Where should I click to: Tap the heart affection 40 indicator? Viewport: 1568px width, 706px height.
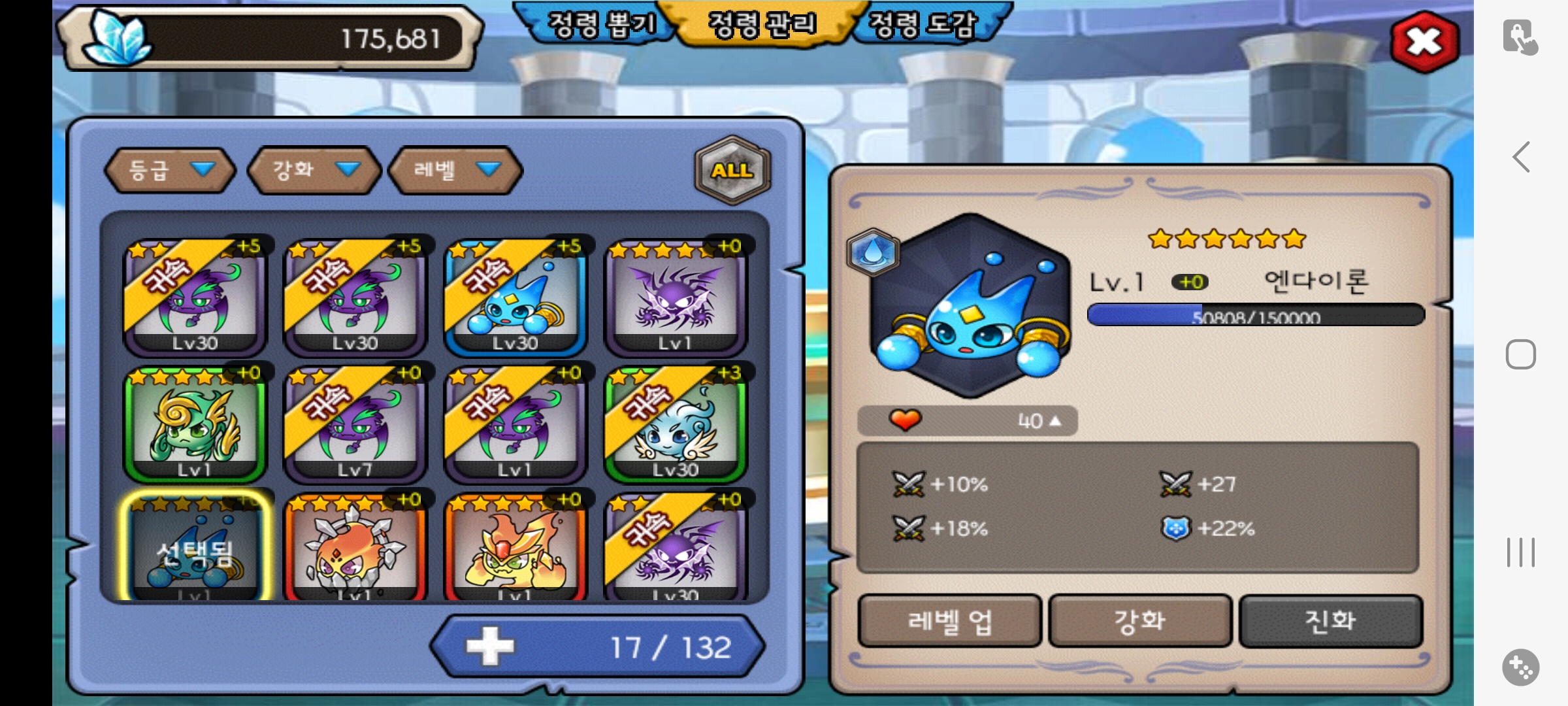(967, 420)
